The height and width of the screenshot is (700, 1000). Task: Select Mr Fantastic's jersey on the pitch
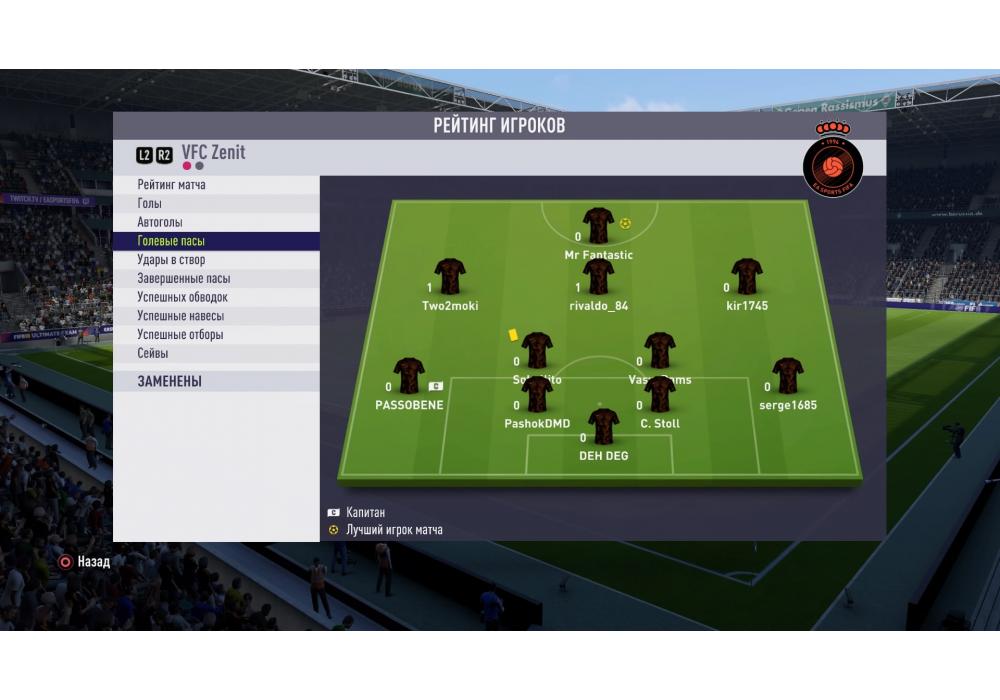click(x=598, y=226)
